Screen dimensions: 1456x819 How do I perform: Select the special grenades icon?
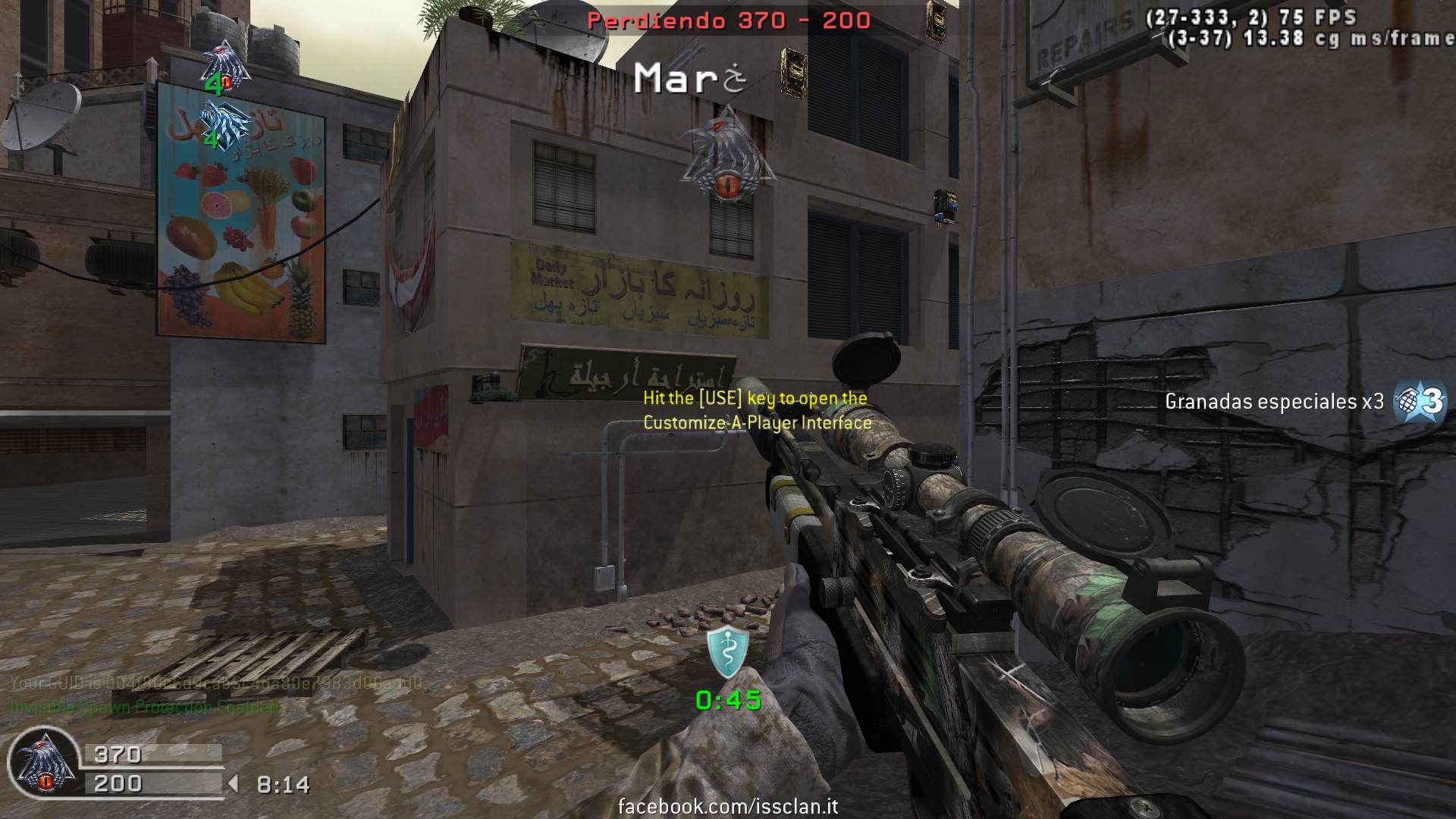(1421, 400)
